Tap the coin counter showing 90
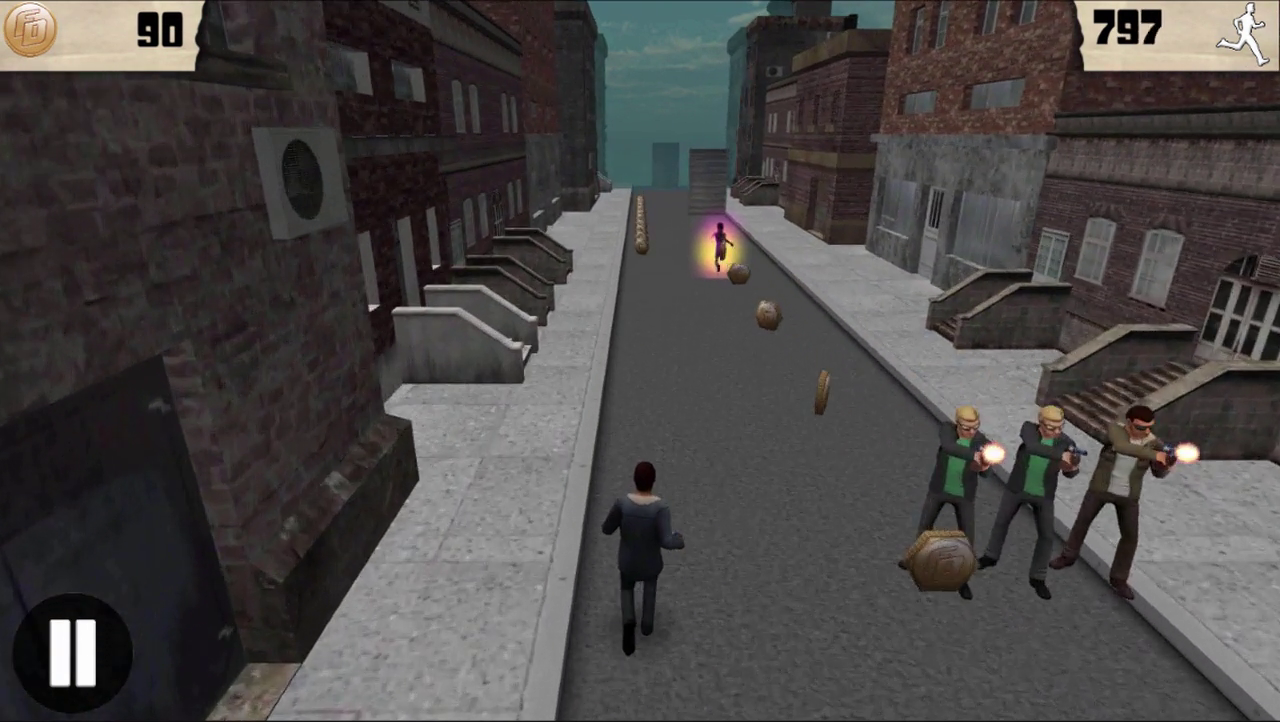The height and width of the screenshot is (722, 1280). [160, 32]
